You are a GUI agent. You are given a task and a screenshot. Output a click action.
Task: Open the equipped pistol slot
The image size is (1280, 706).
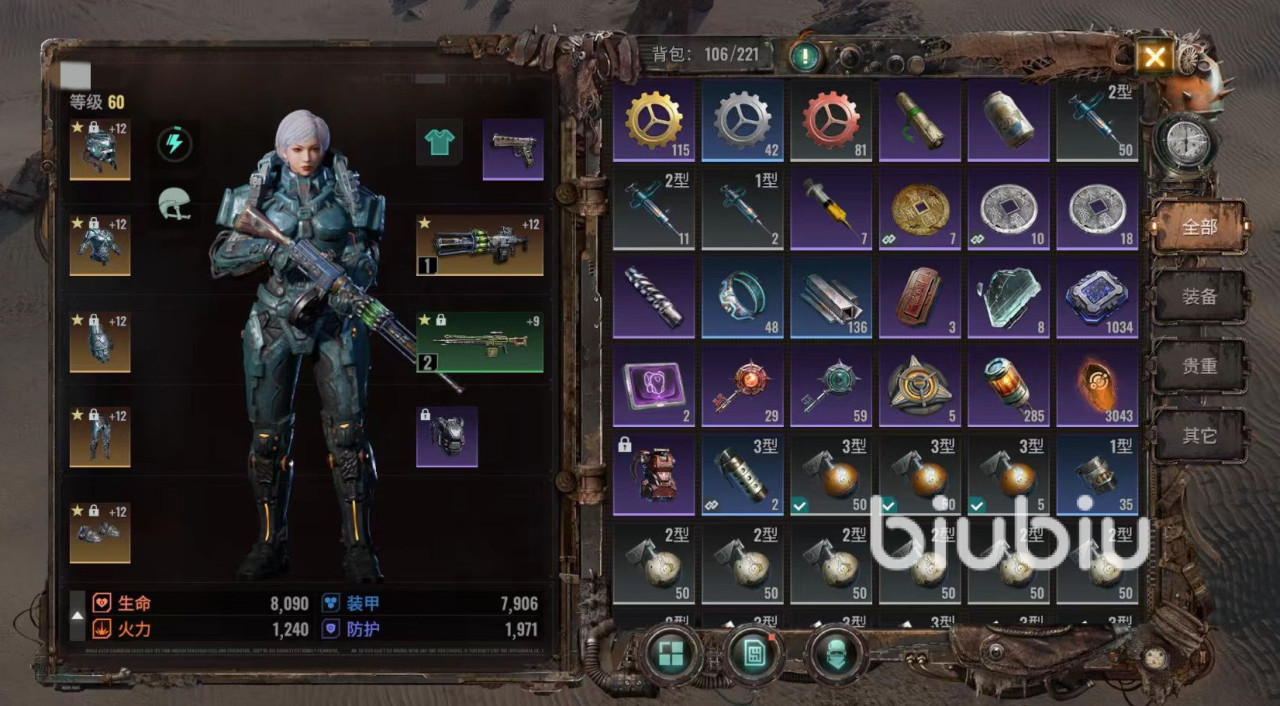(x=513, y=150)
